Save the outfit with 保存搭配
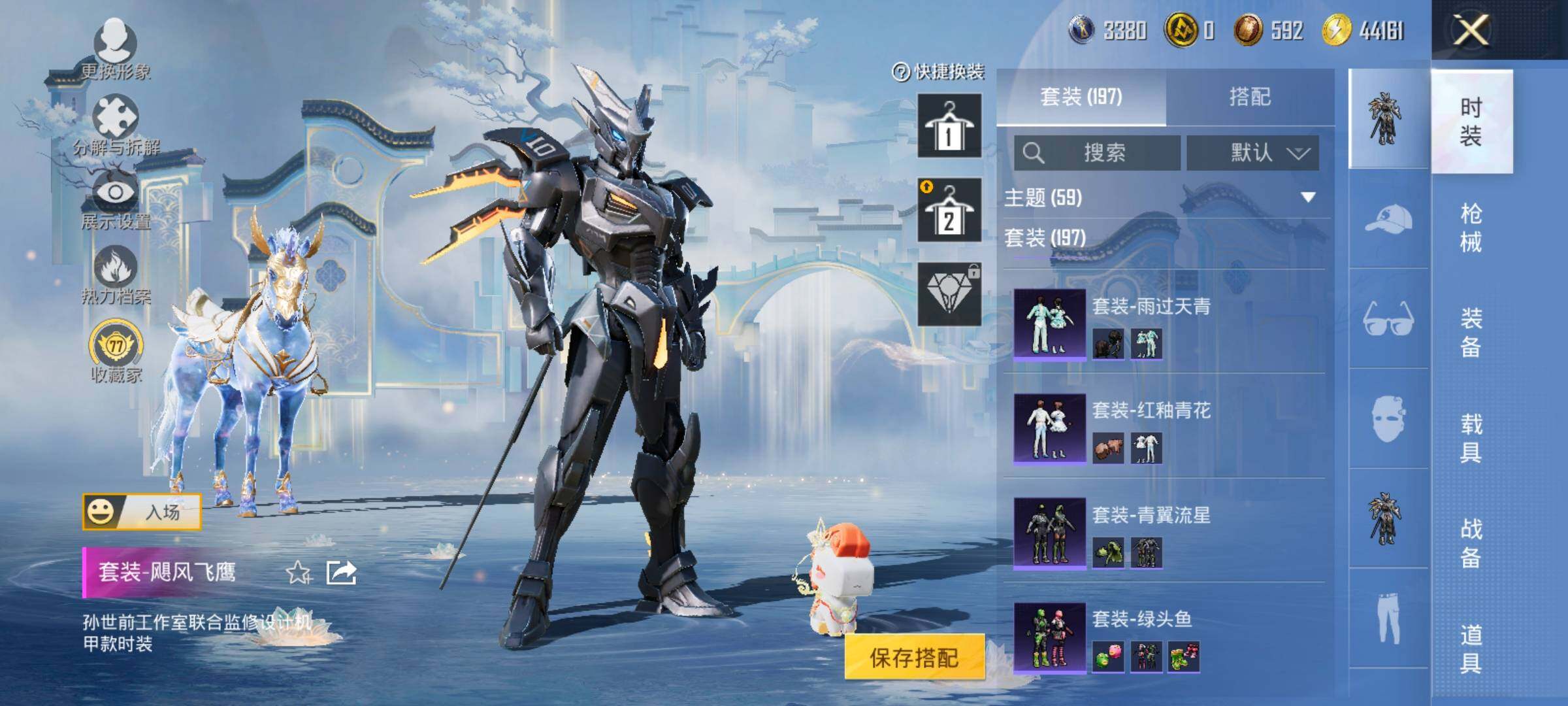Image resolution: width=1568 pixels, height=706 pixels. [x=914, y=657]
